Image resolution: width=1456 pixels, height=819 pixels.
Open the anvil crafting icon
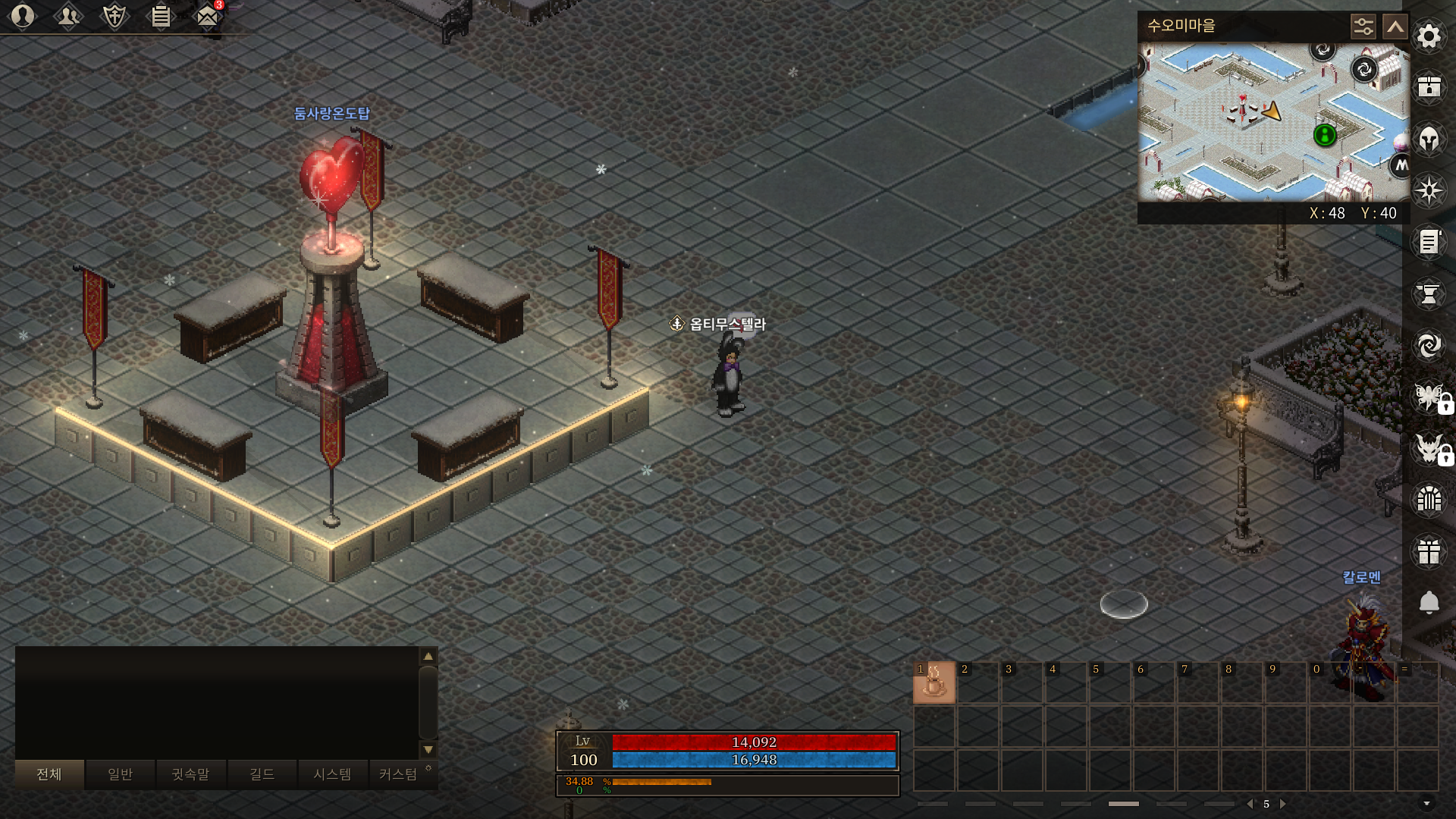point(1429,294)
